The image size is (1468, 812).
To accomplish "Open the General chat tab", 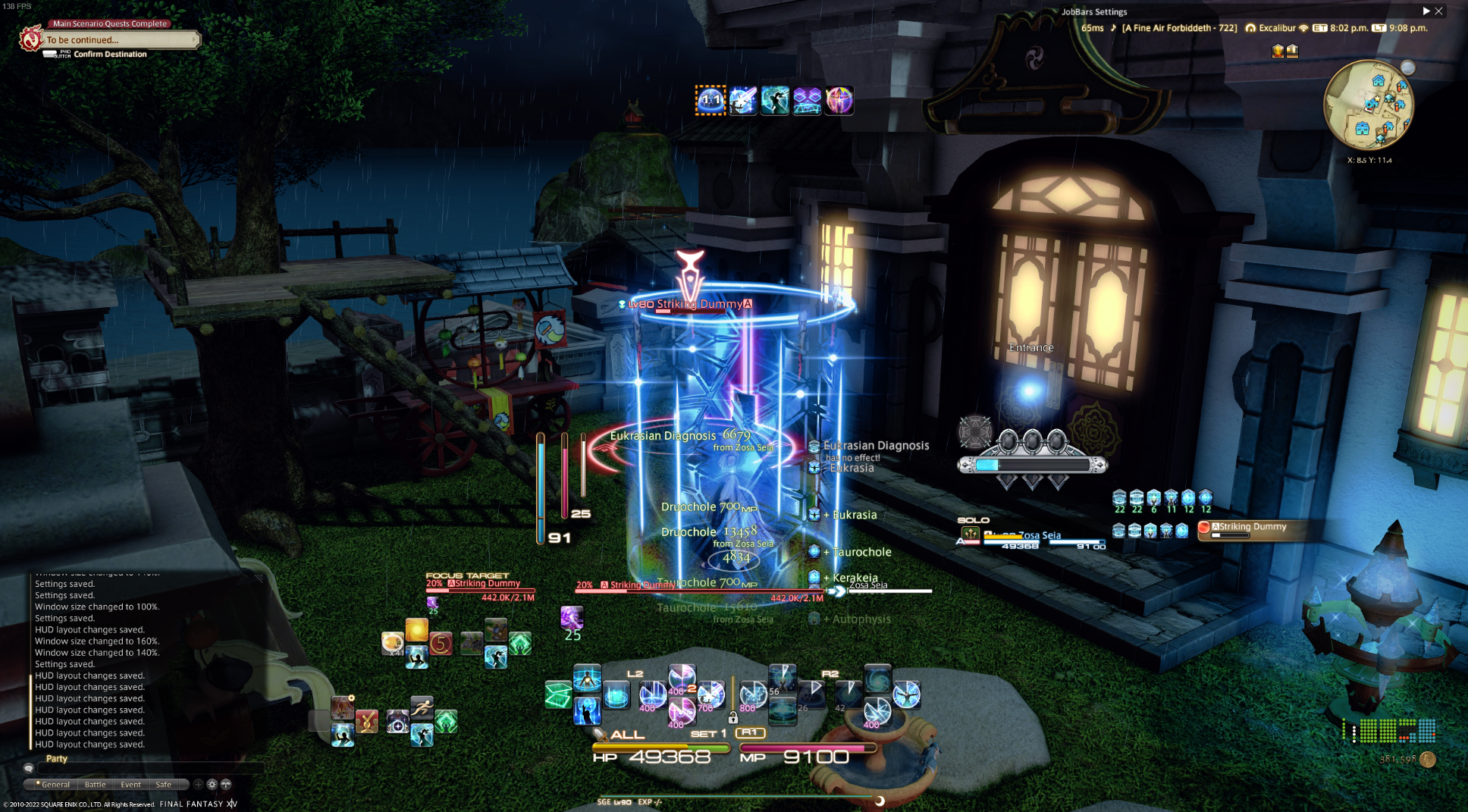I will 55,785.
